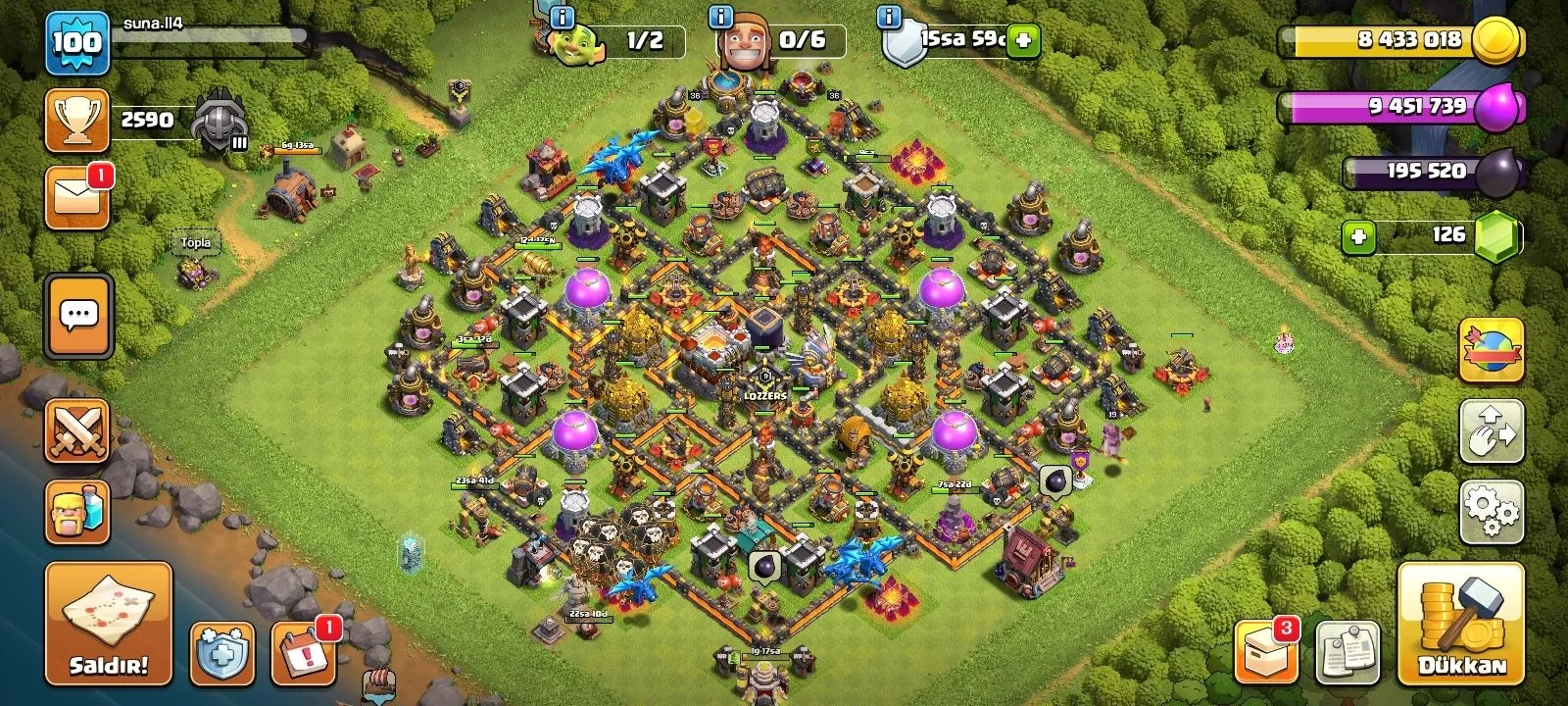Add gems with the green plus

pos(1358,236)
